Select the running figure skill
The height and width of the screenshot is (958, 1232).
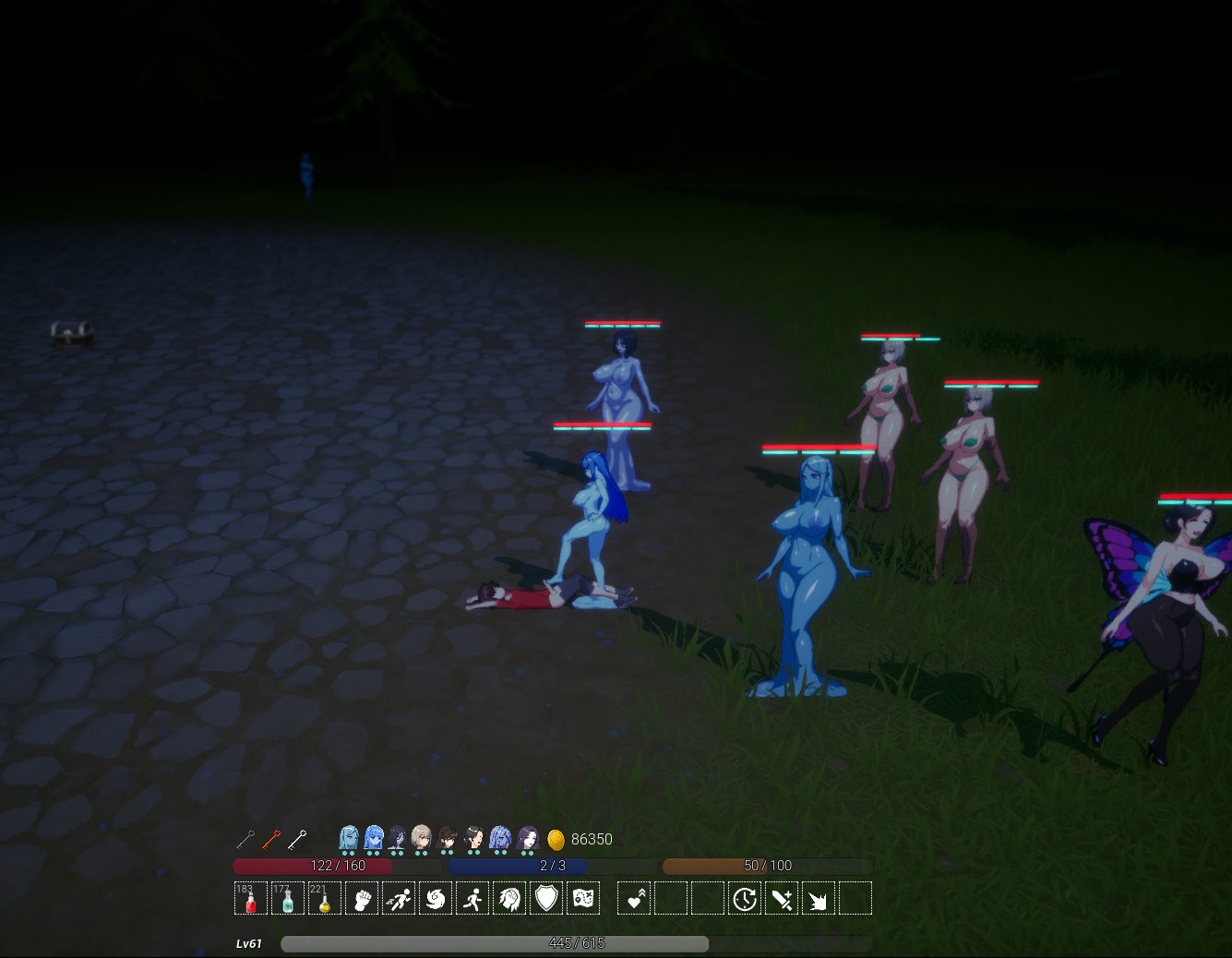pyautogui.click(x=472, y=898)
